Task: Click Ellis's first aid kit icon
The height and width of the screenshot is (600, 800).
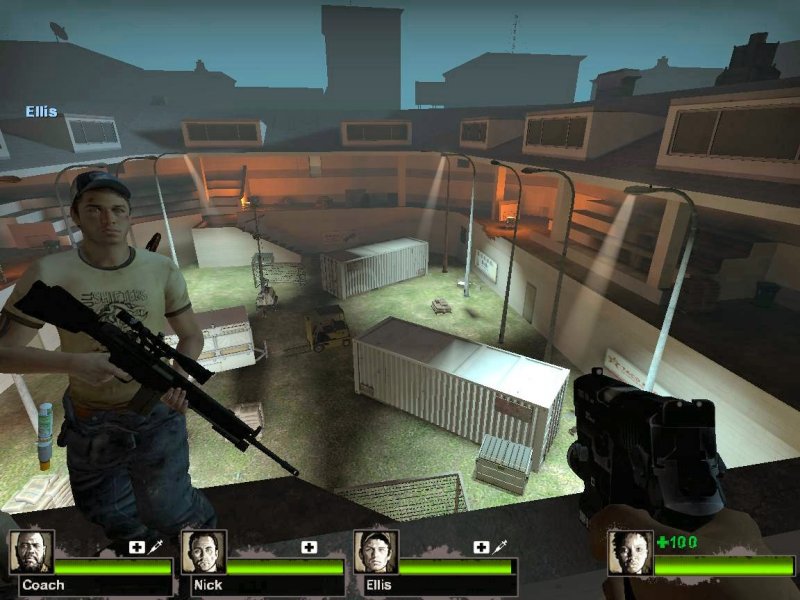Action: point(481,547)
